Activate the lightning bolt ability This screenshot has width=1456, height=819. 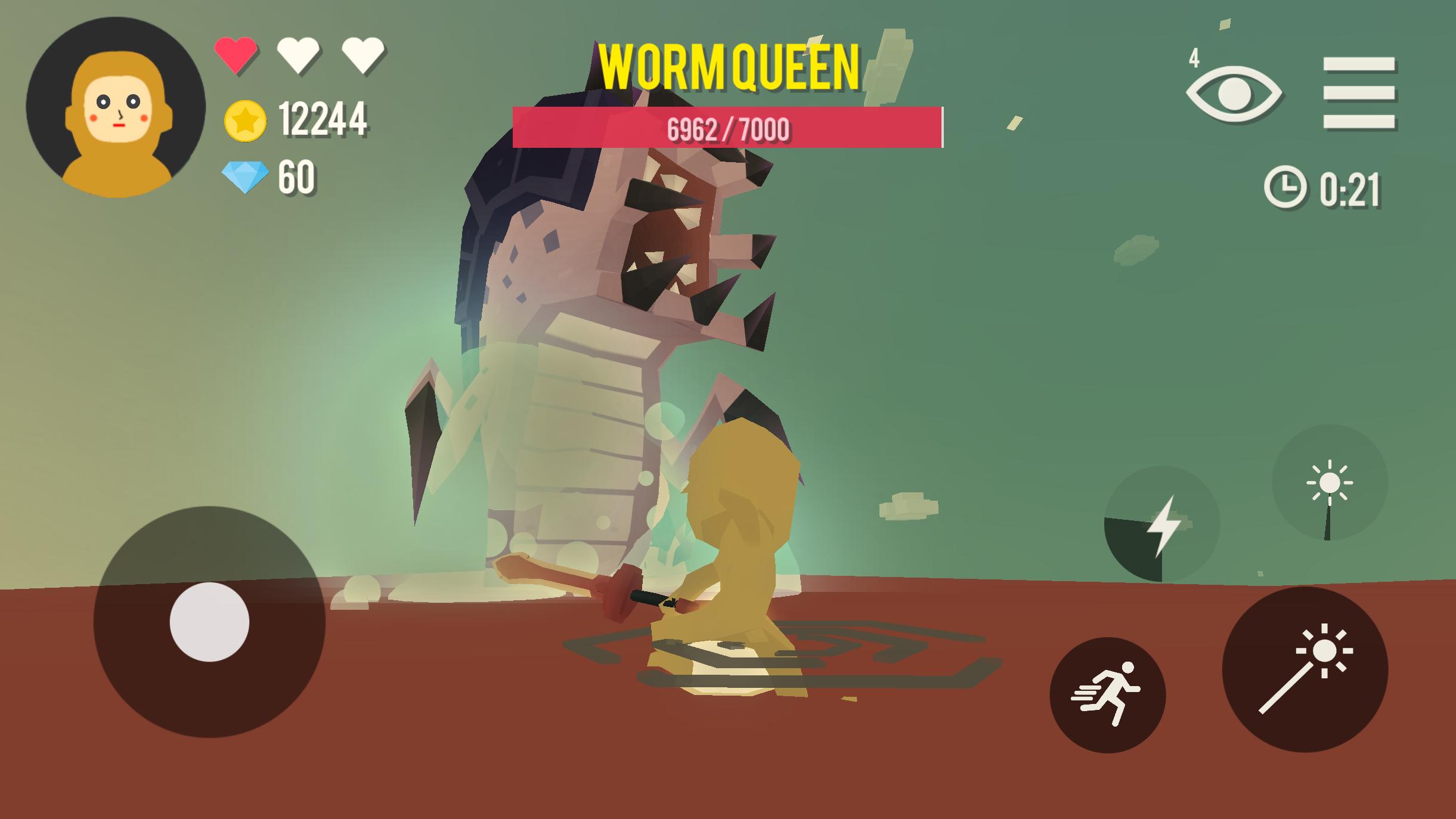pyautogui.click(x=1161, y=524)
